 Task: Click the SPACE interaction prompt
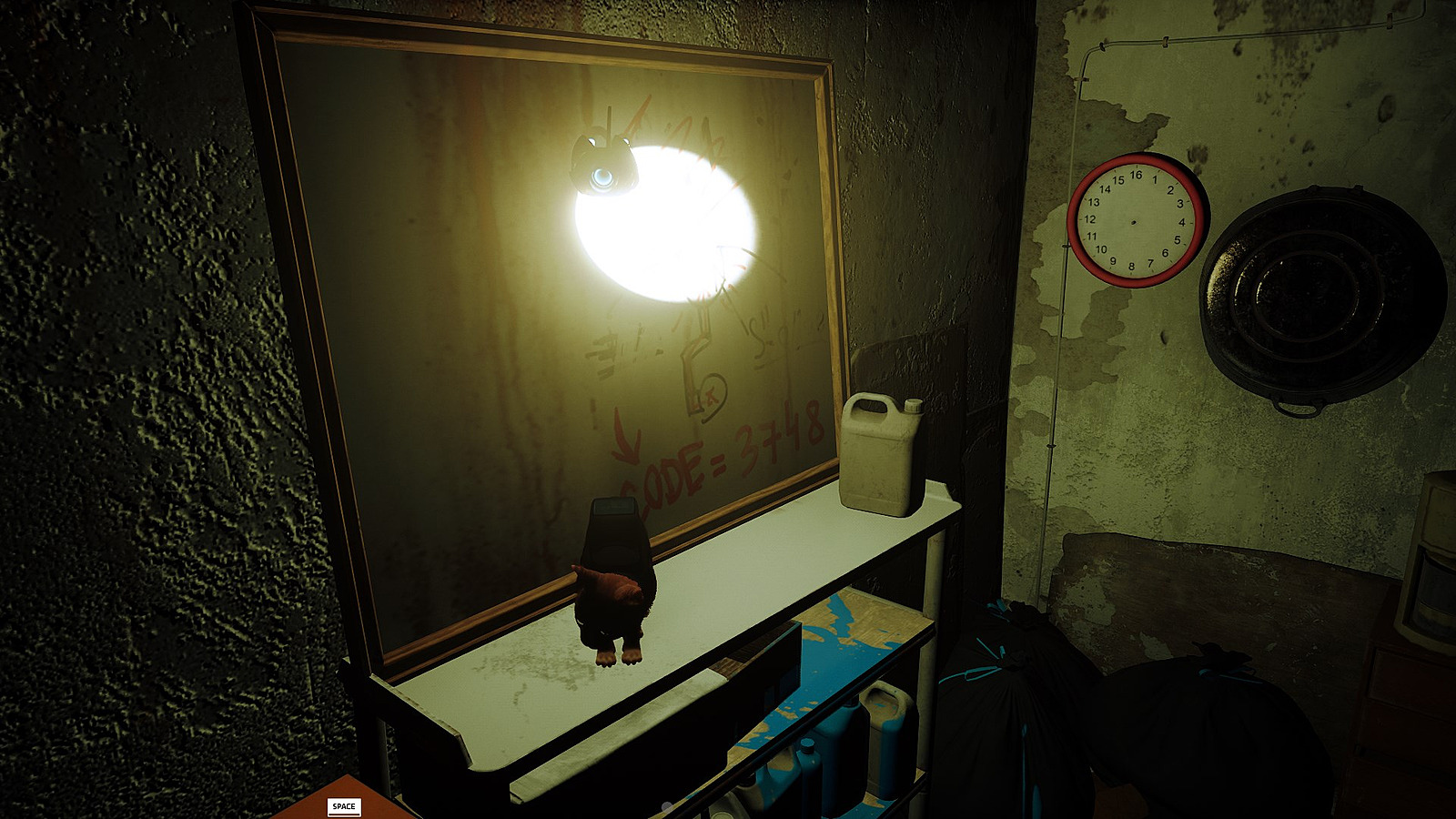[346, 804]
